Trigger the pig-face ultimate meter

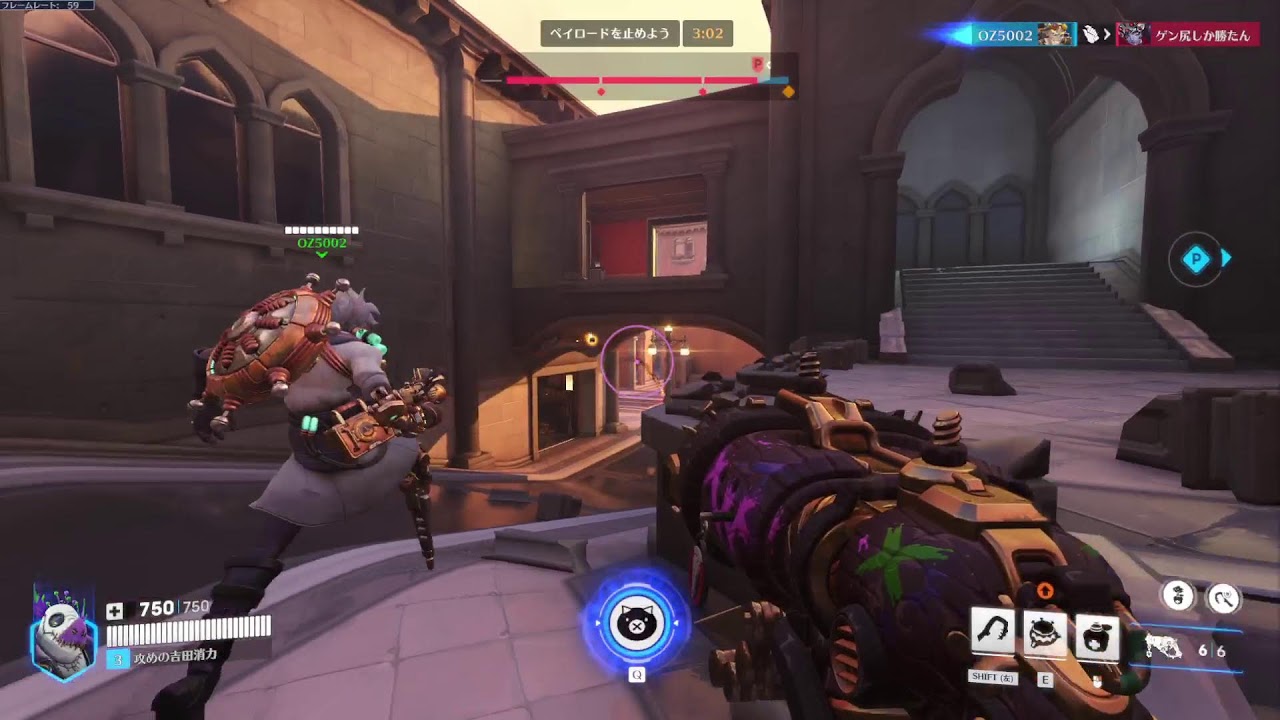click(636, 623)
